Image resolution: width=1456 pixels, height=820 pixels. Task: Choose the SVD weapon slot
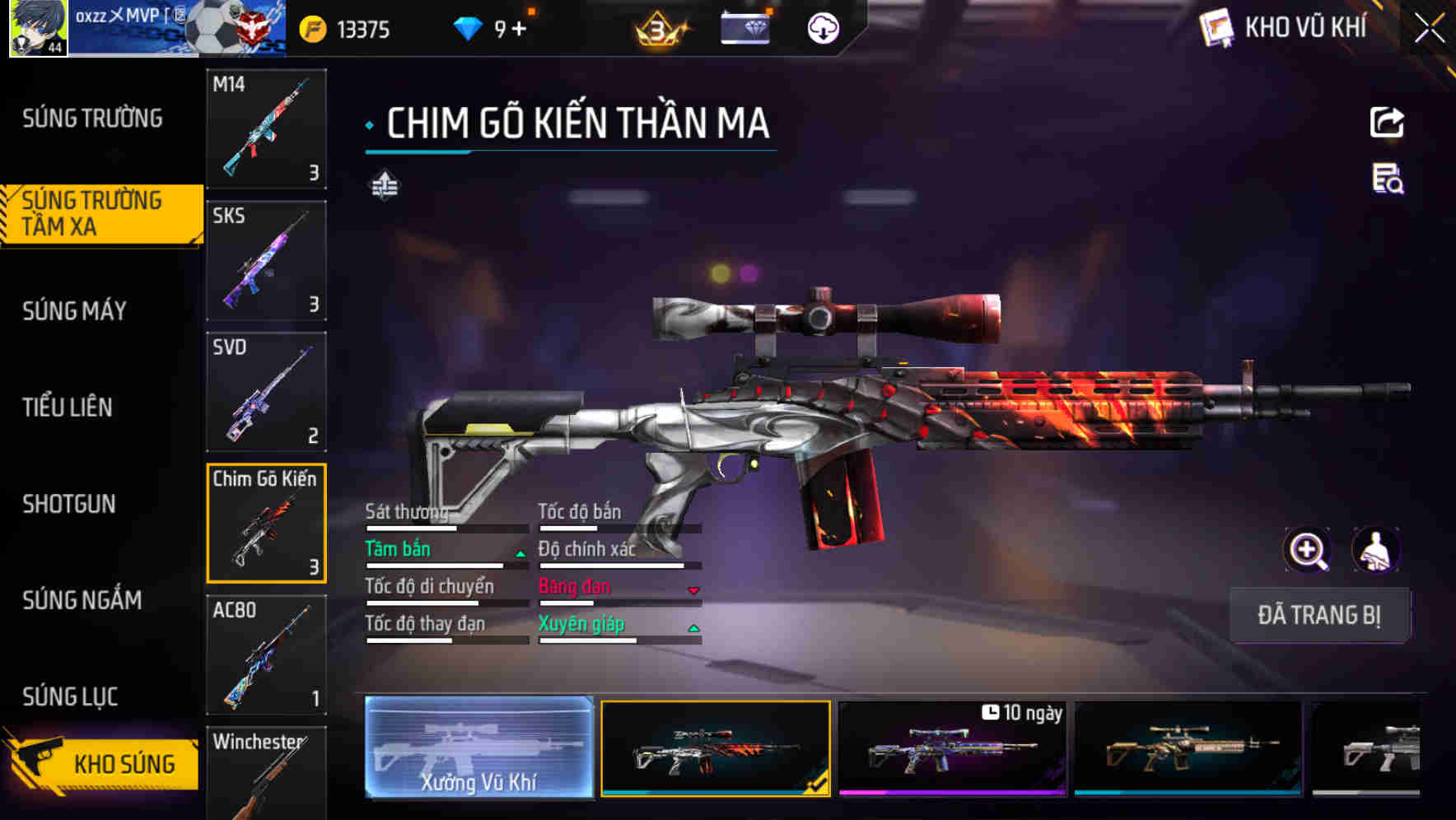pyautogui.click(x=266, y=393)
